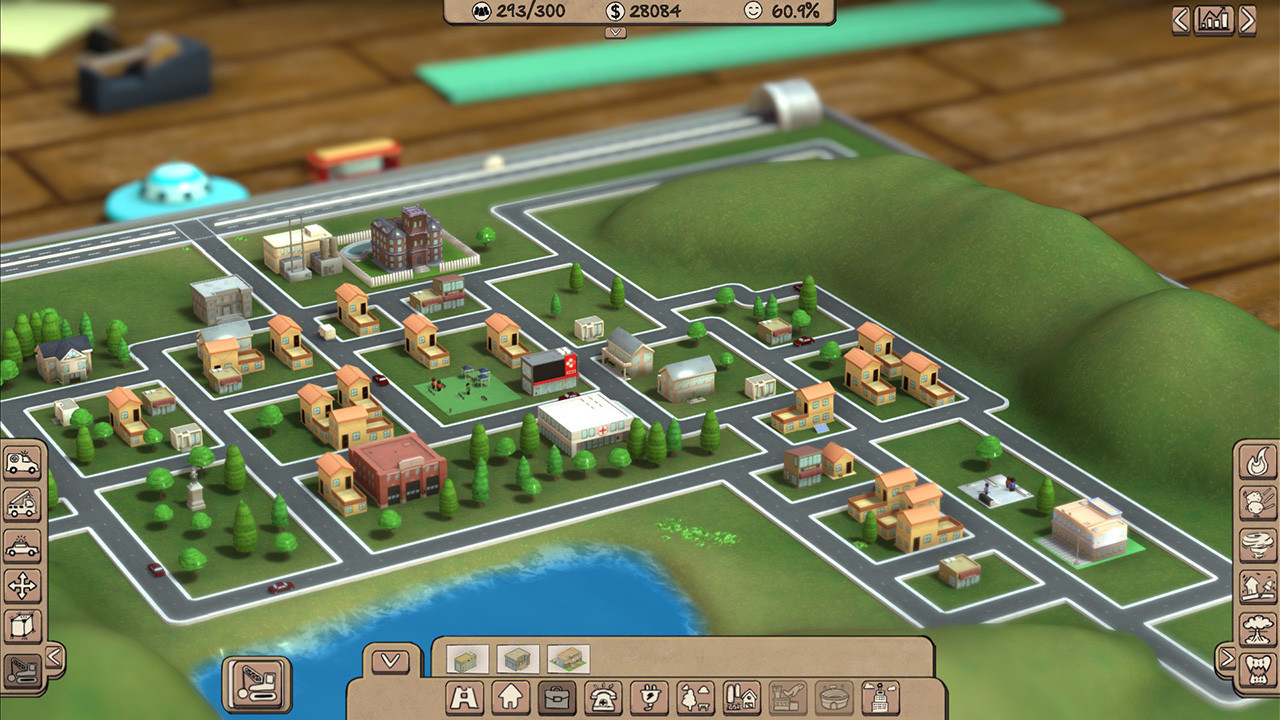This screenshot has width=1280, height=720.
Task: Open the chevron dropdown below the stats bar
Action: pos(613,31)
